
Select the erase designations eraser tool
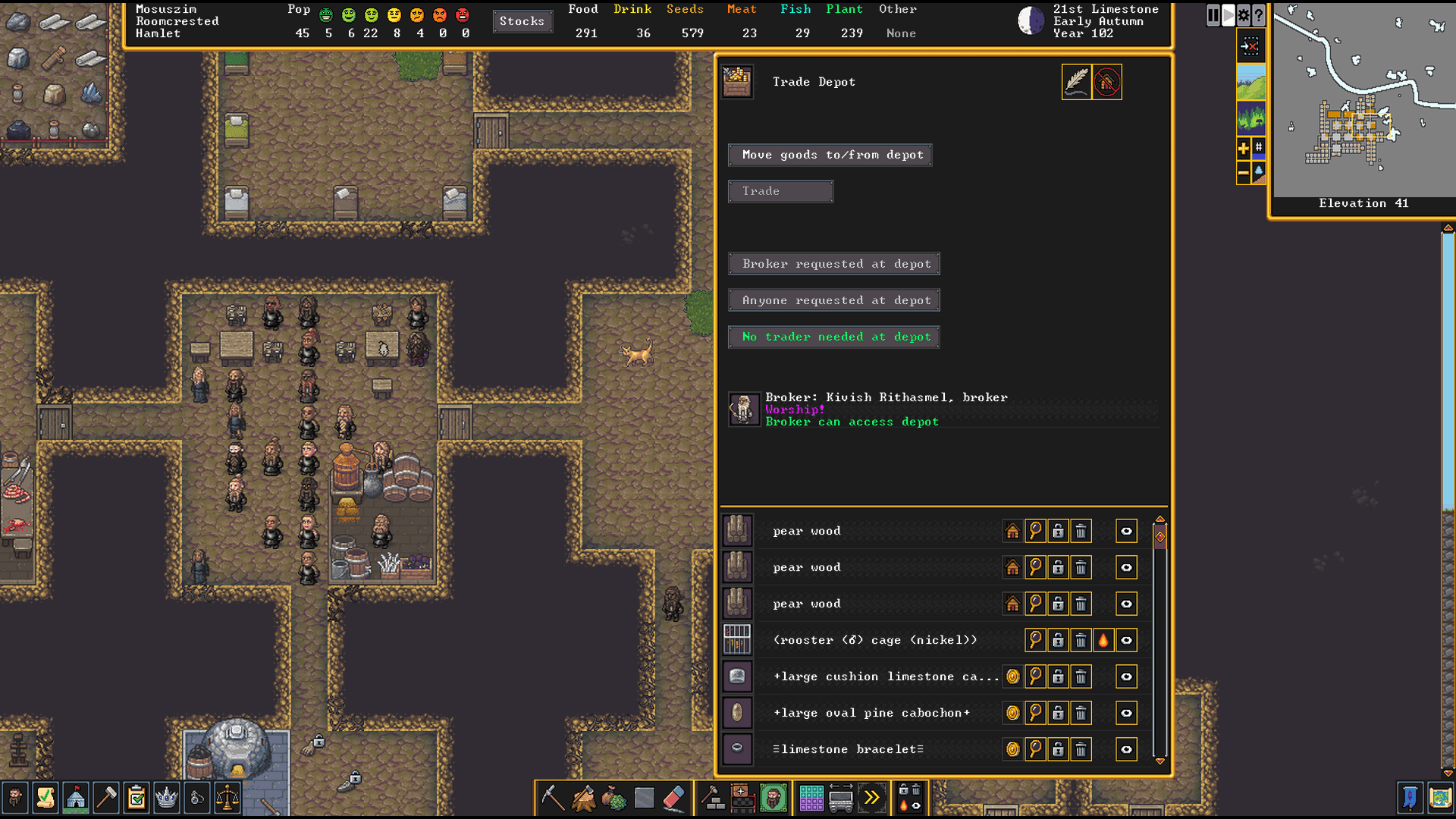pos(674,798)
